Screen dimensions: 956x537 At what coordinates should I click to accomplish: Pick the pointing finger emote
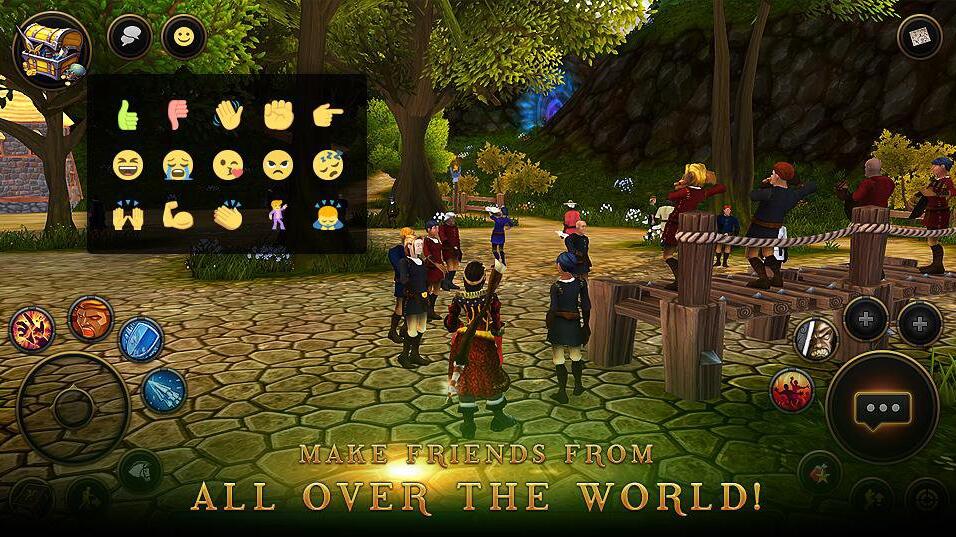tap(328, 116)
